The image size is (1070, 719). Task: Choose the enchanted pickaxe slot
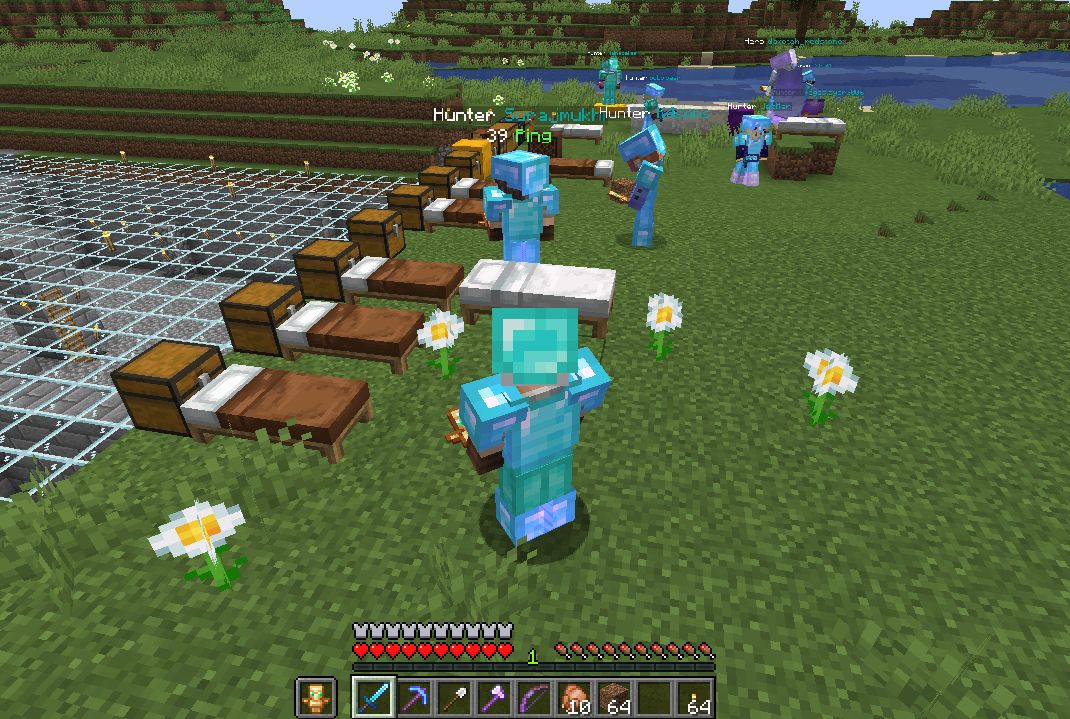[x=412, y=697]
